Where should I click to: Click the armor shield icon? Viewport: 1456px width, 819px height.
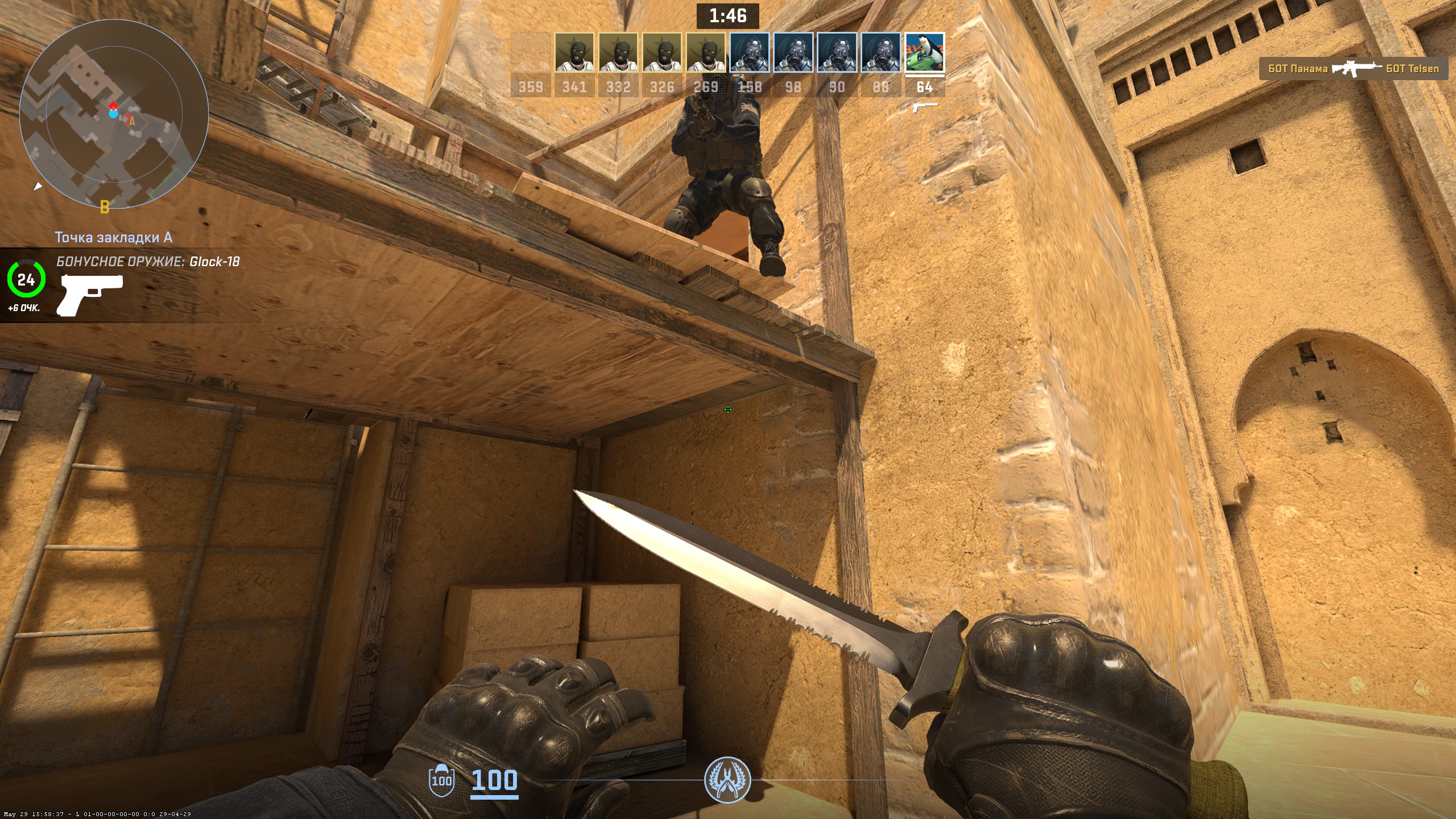click(x=441, y=780)
